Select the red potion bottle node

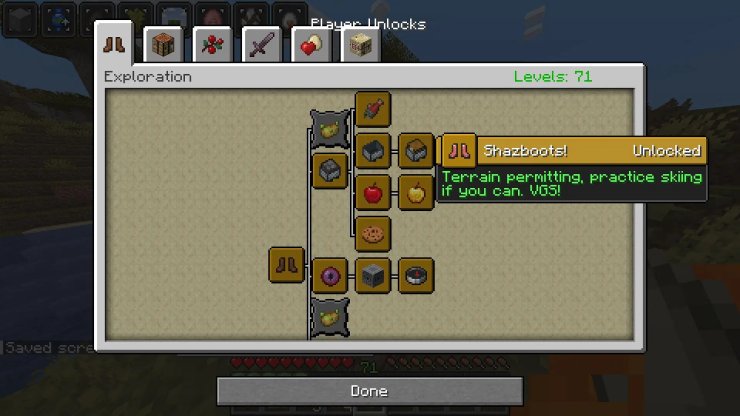coord(372,109)
